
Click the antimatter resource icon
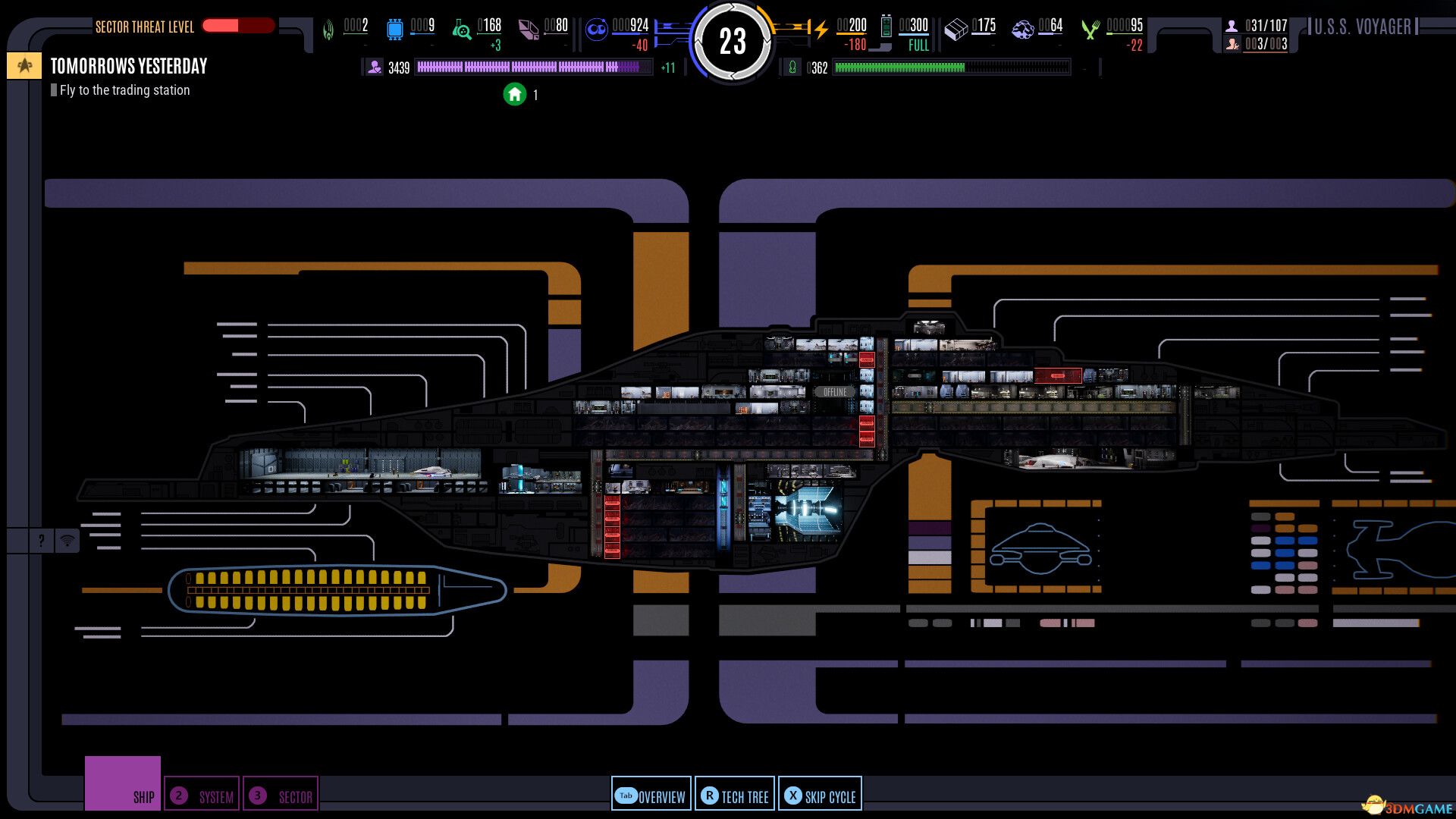[x=598, y=28]
